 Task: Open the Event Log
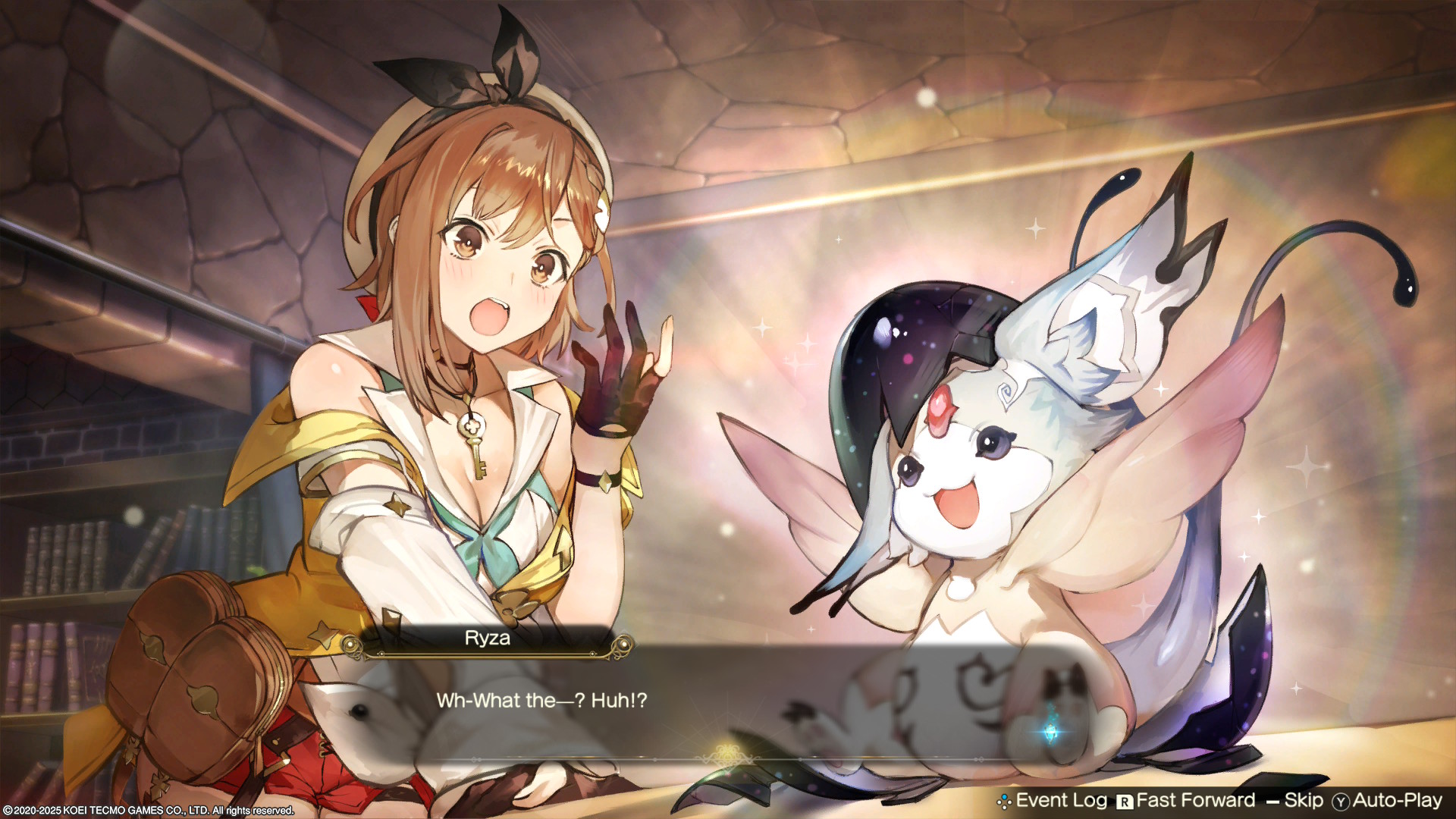click(x=1052, y=801)
